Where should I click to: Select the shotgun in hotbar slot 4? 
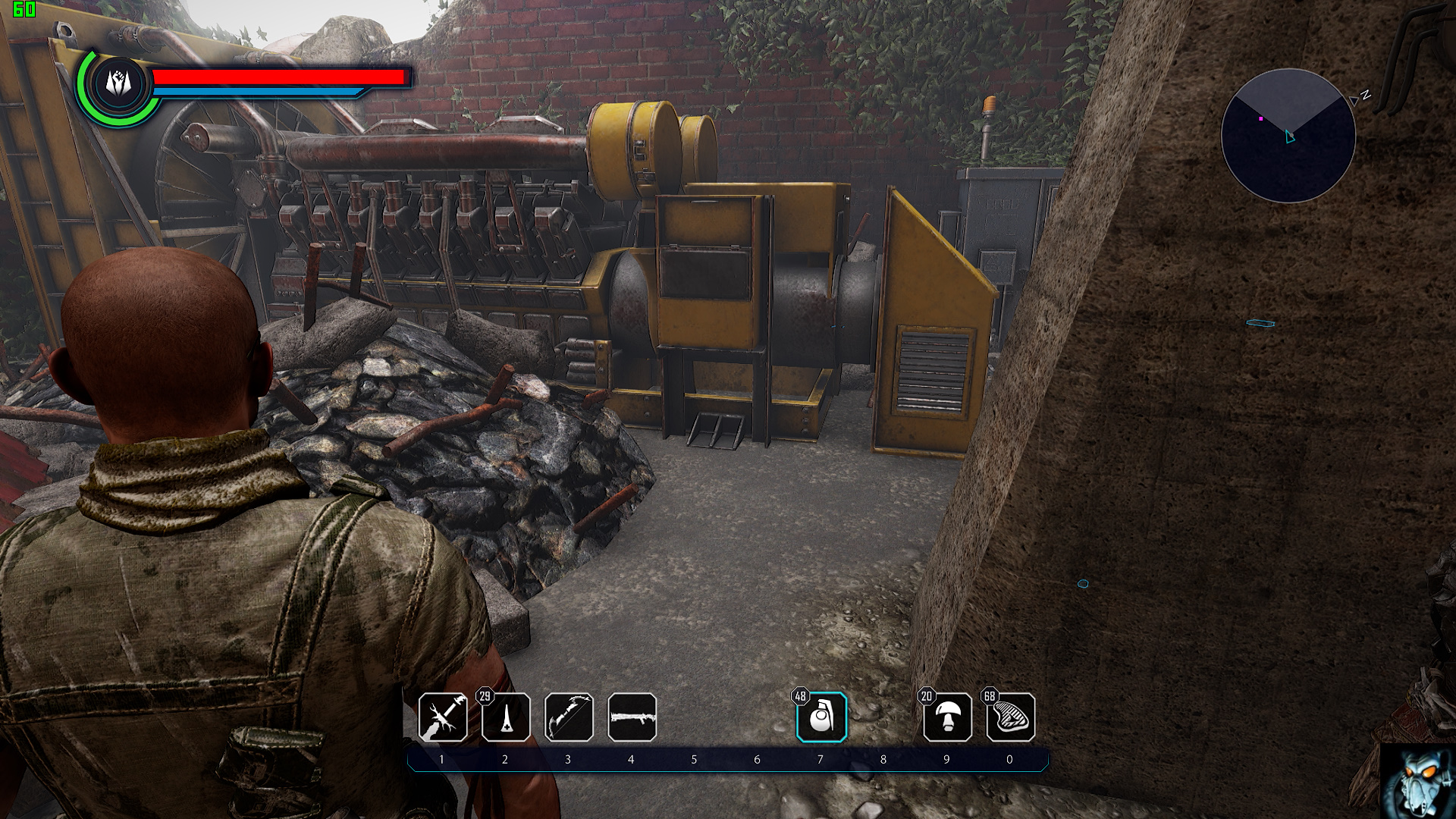[x=632, y=717]
